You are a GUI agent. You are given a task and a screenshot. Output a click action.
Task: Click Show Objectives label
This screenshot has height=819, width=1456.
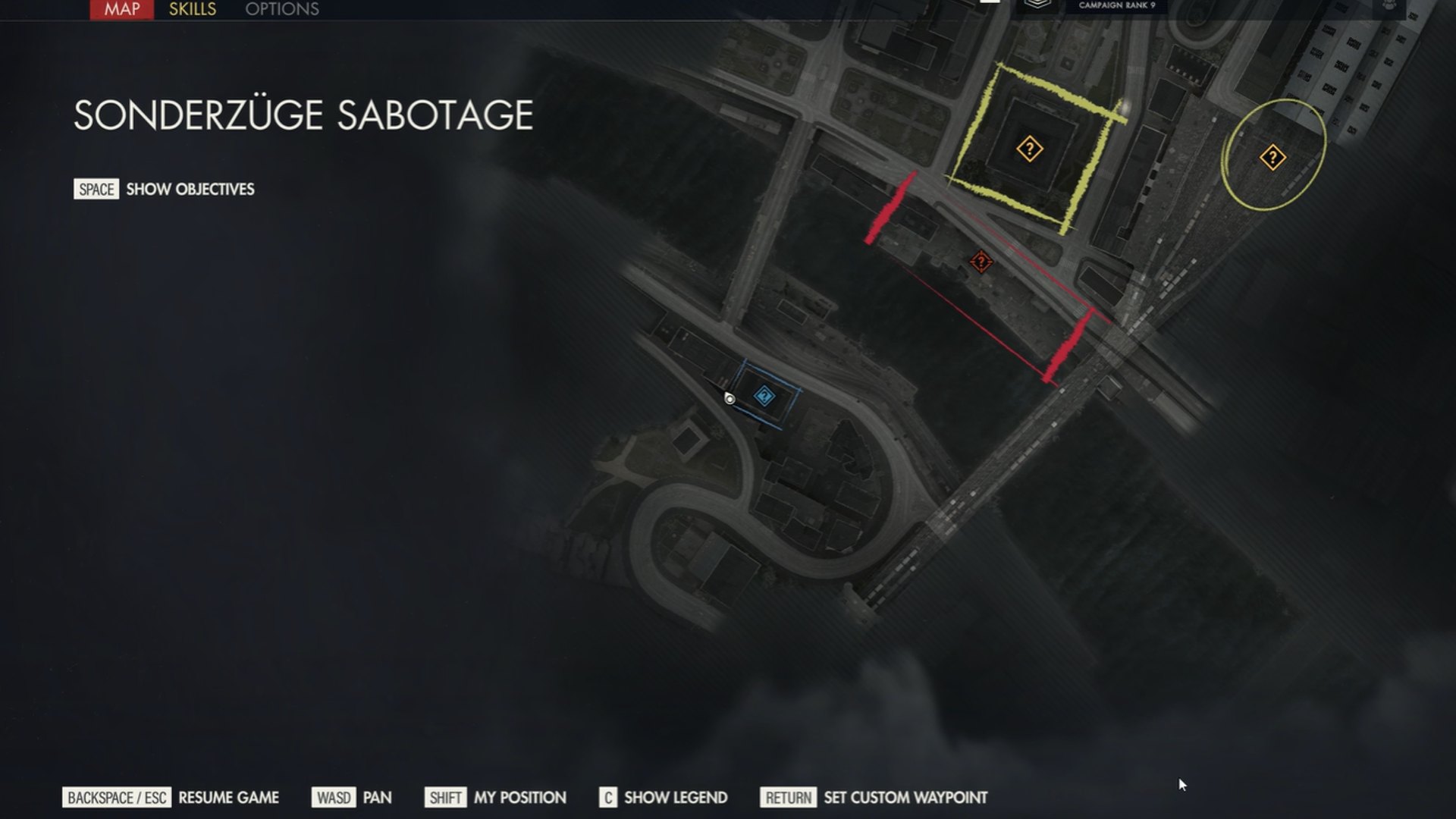(x=190, y=189)
